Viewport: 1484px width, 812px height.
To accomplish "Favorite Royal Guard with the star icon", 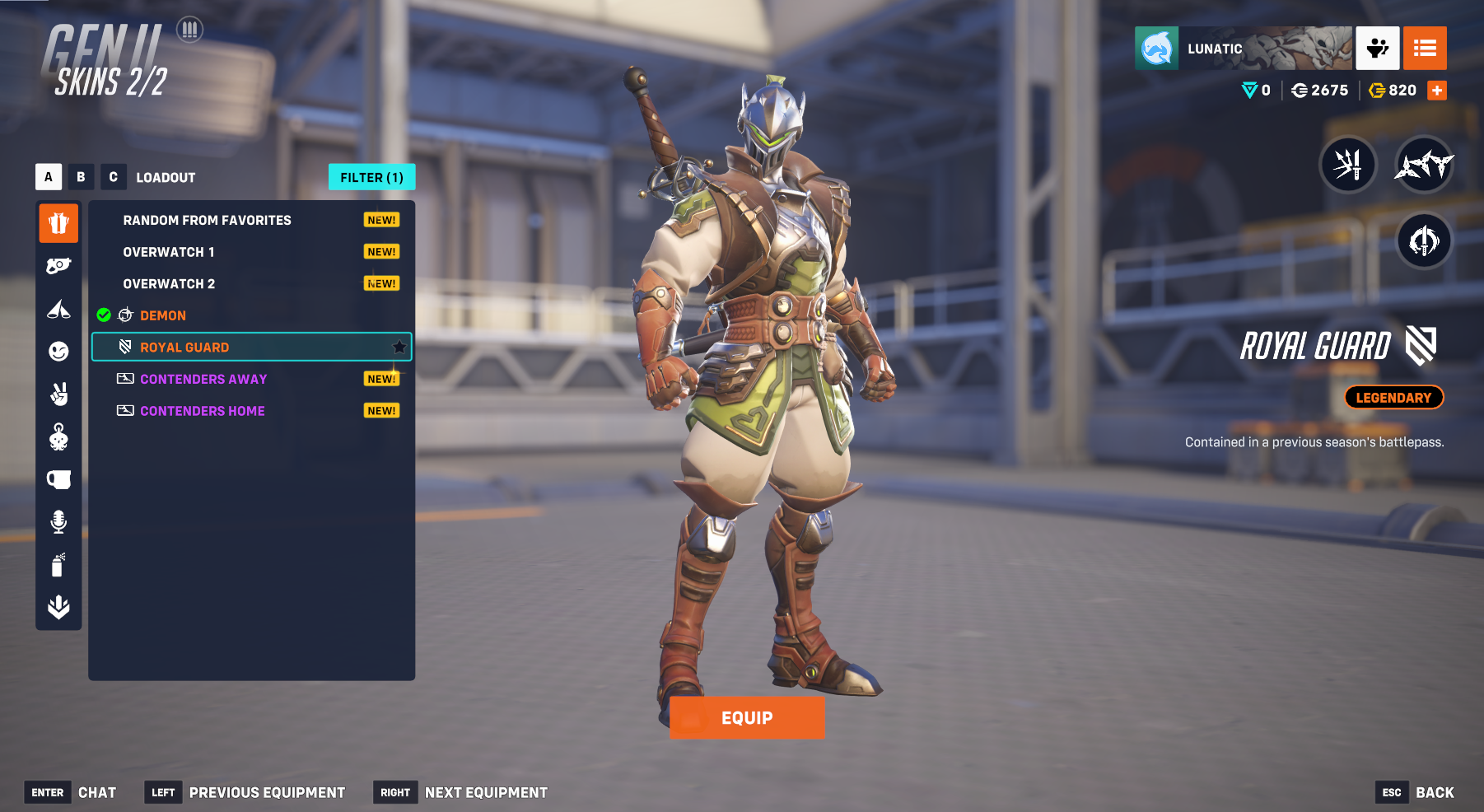I will coord(399,347).
